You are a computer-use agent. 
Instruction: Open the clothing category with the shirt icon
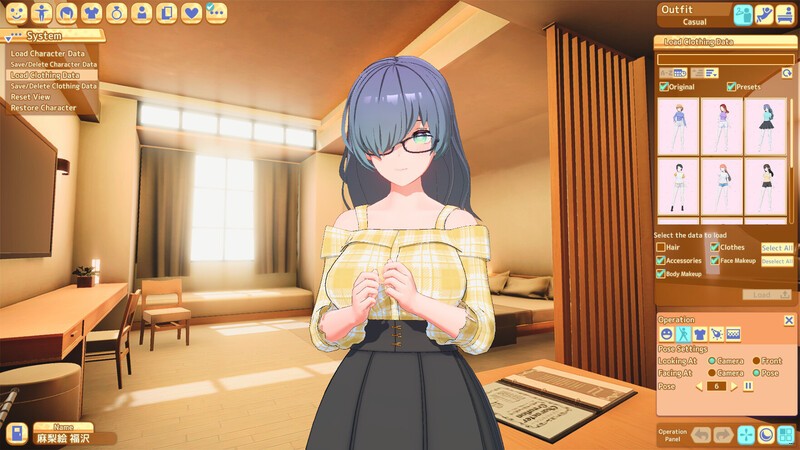coord(92,13)
